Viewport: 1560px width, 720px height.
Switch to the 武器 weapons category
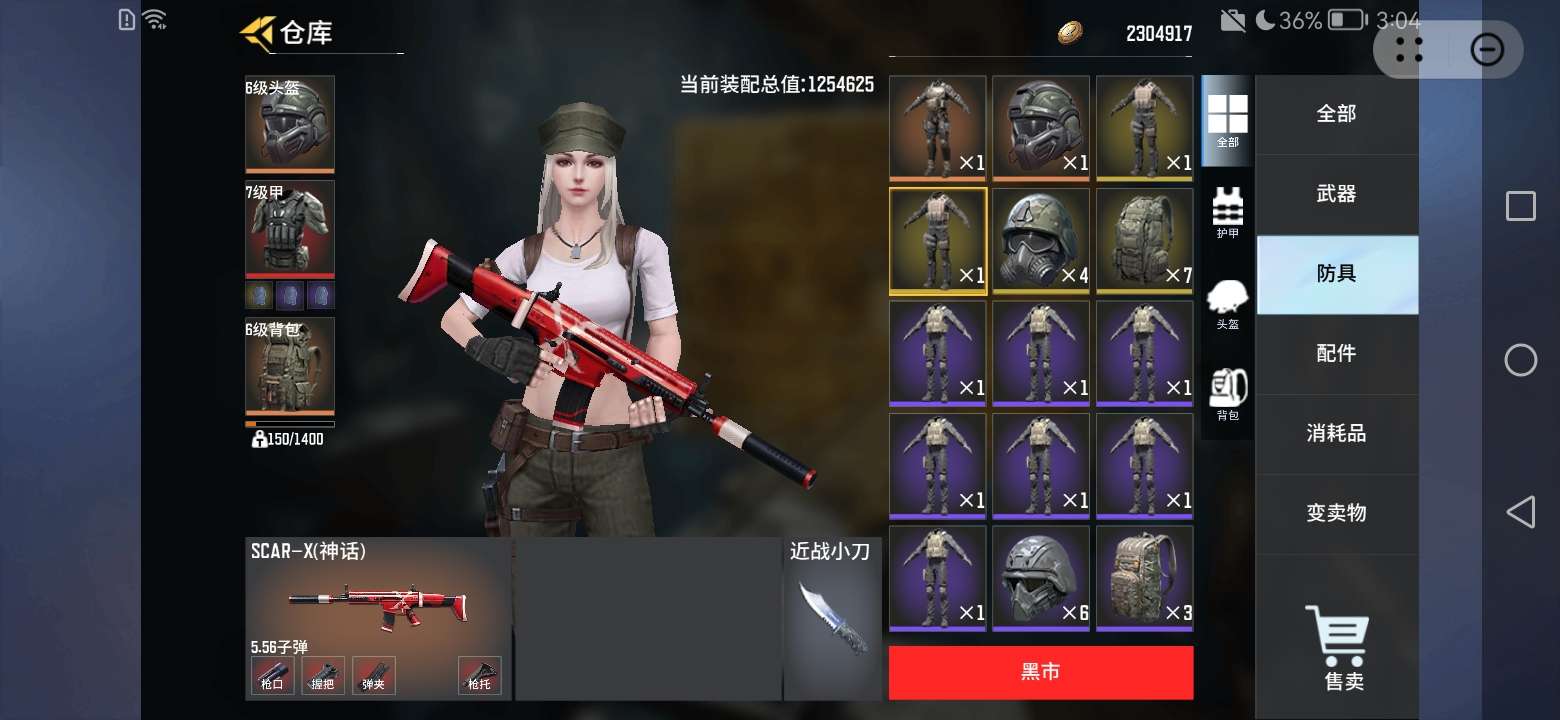pyautogui.click(x=1336, y=194)
